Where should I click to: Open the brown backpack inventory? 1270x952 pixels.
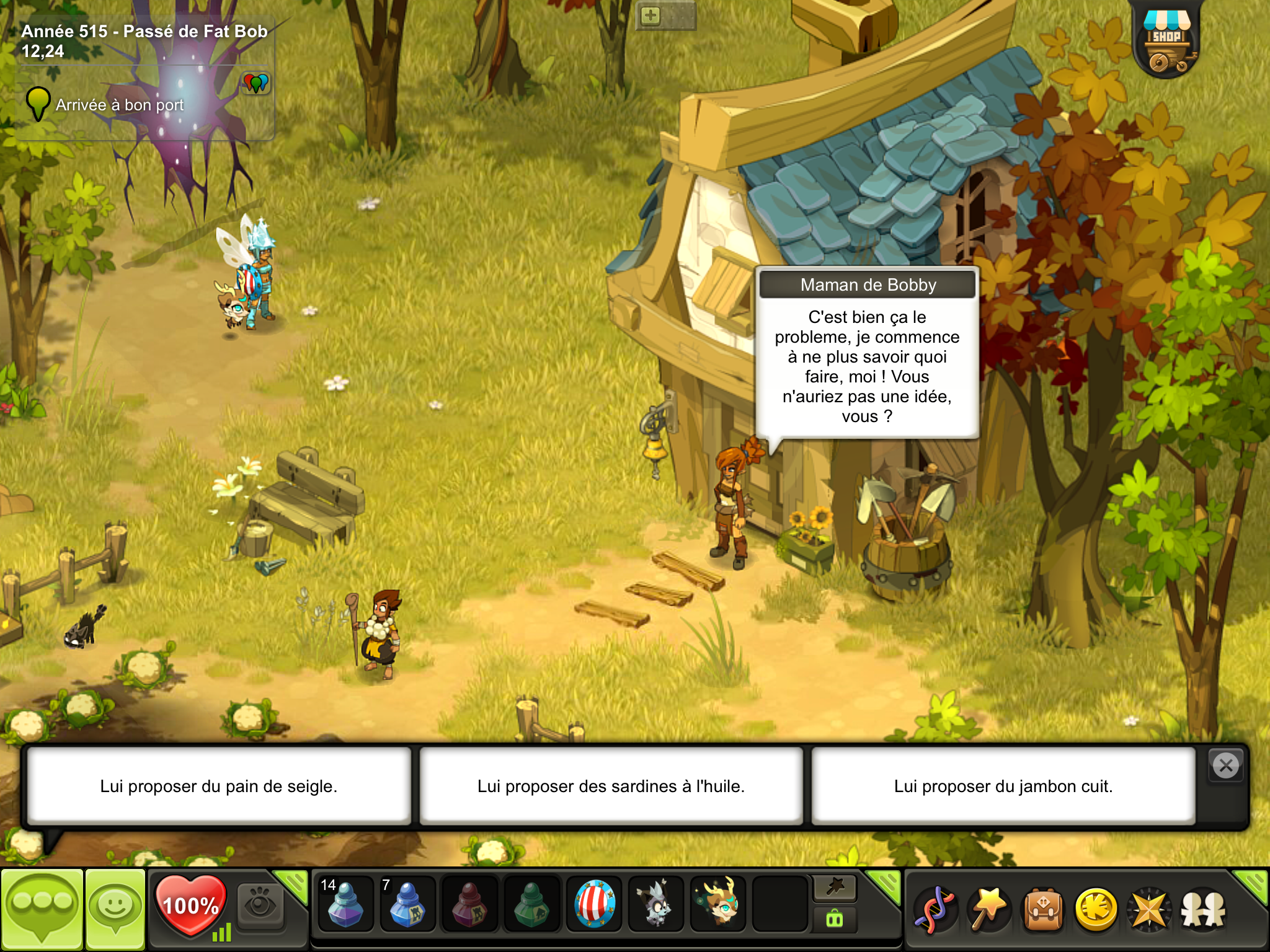coord(1043,909)
